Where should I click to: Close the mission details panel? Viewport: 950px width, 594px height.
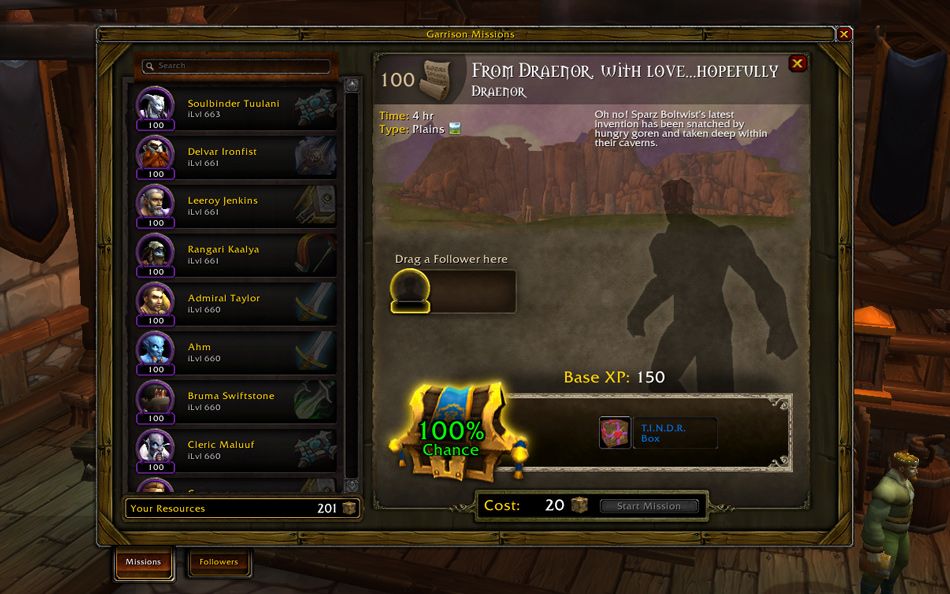tap(797, 64)
